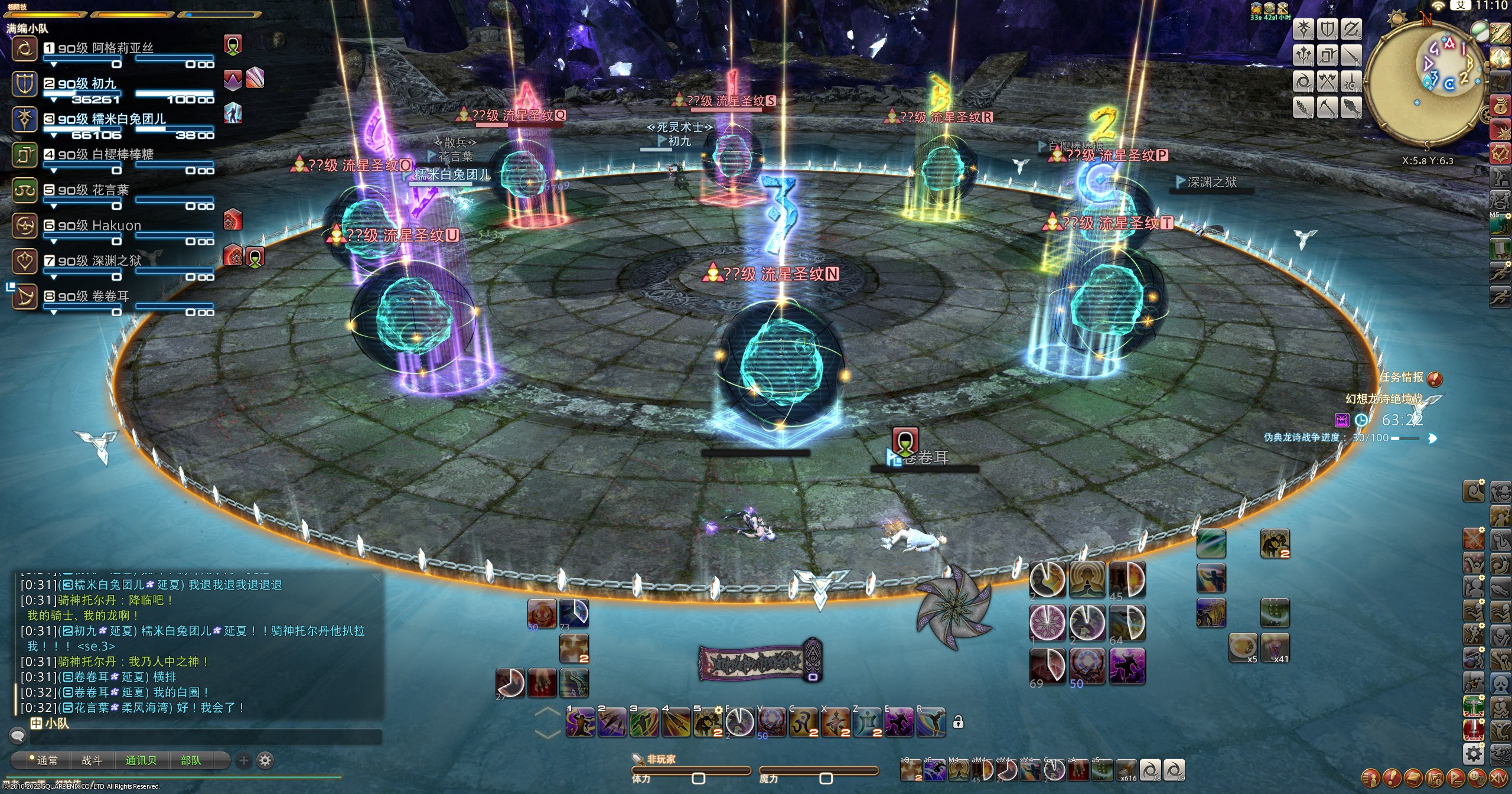Use the purple potion with 41 left
Viewport: 1512px width, 794px height.
[1275, 647]
